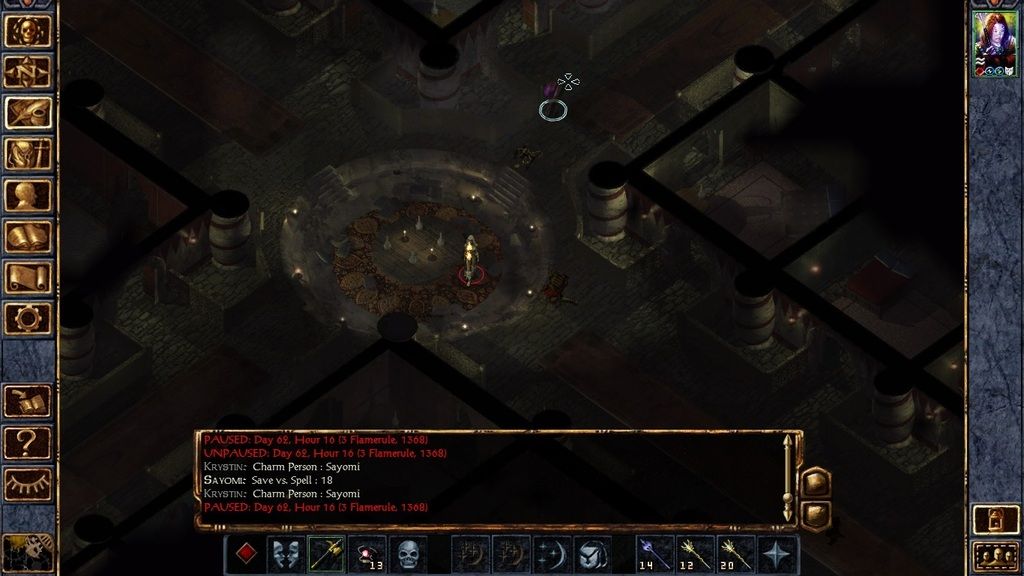Open the gear options menu
1024x576 pixels.
(28, 318)
